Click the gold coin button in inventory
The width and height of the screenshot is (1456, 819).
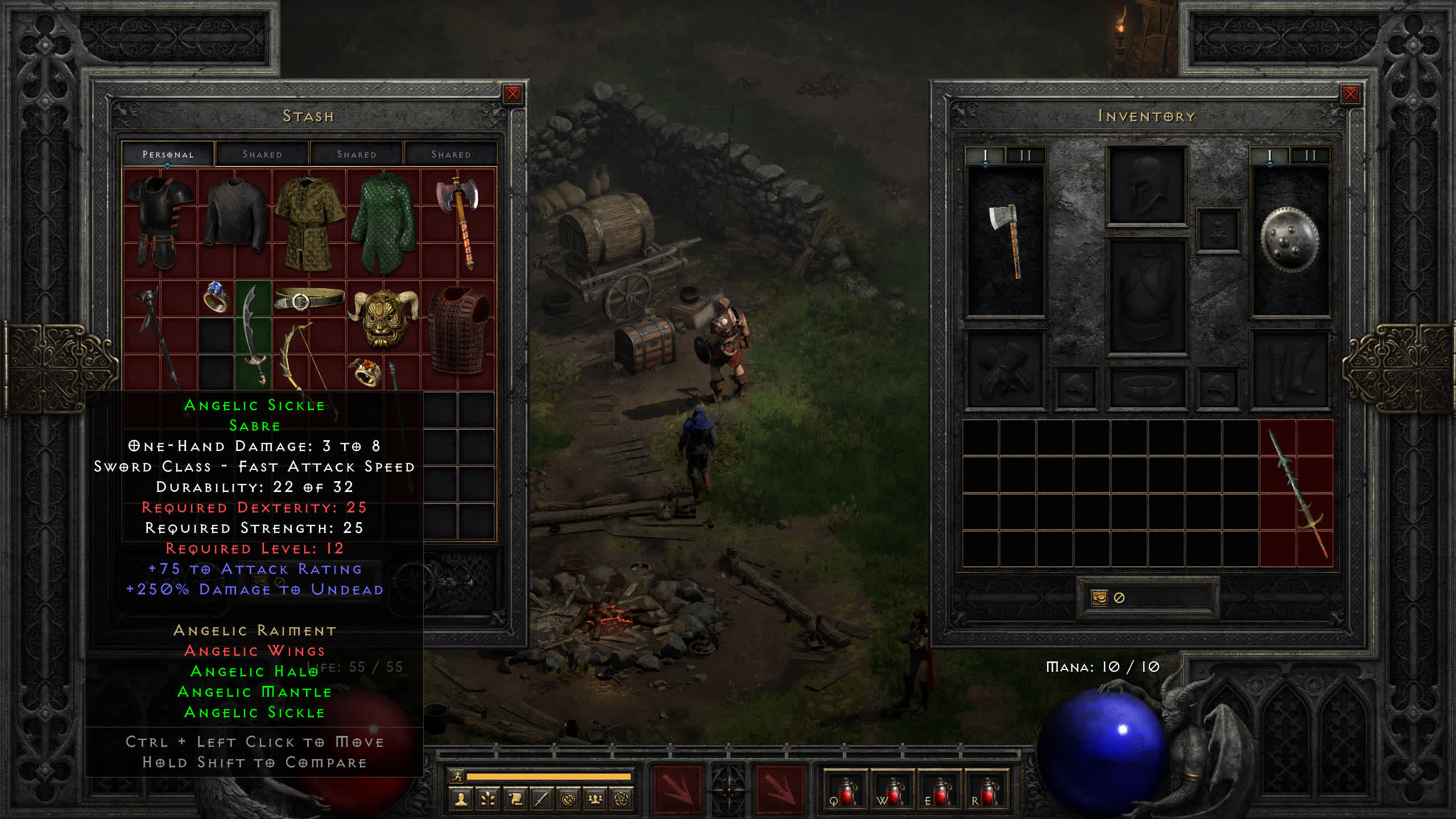[1099, 598]
